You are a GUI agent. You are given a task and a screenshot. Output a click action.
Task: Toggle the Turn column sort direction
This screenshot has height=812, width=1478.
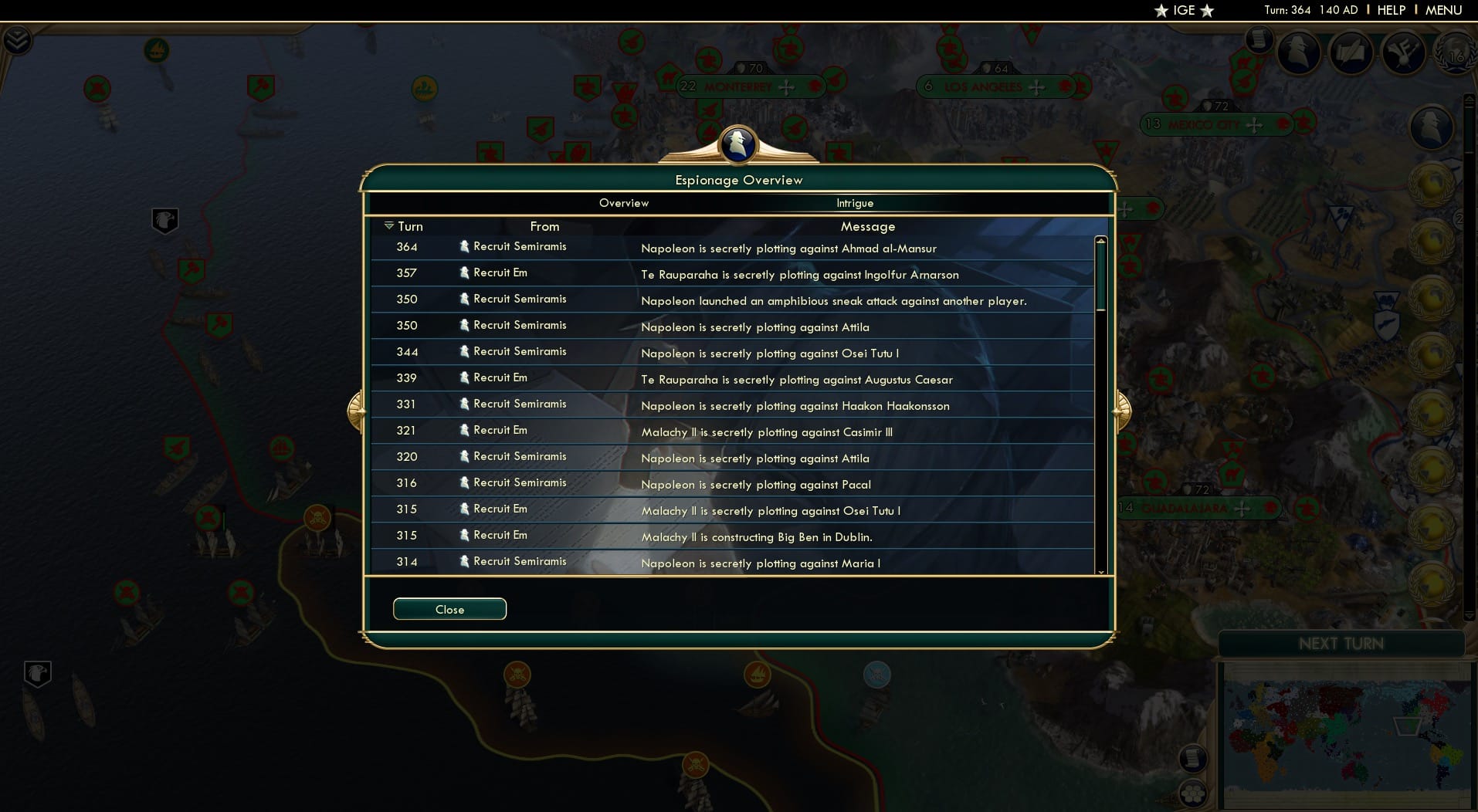pos(390,226)
